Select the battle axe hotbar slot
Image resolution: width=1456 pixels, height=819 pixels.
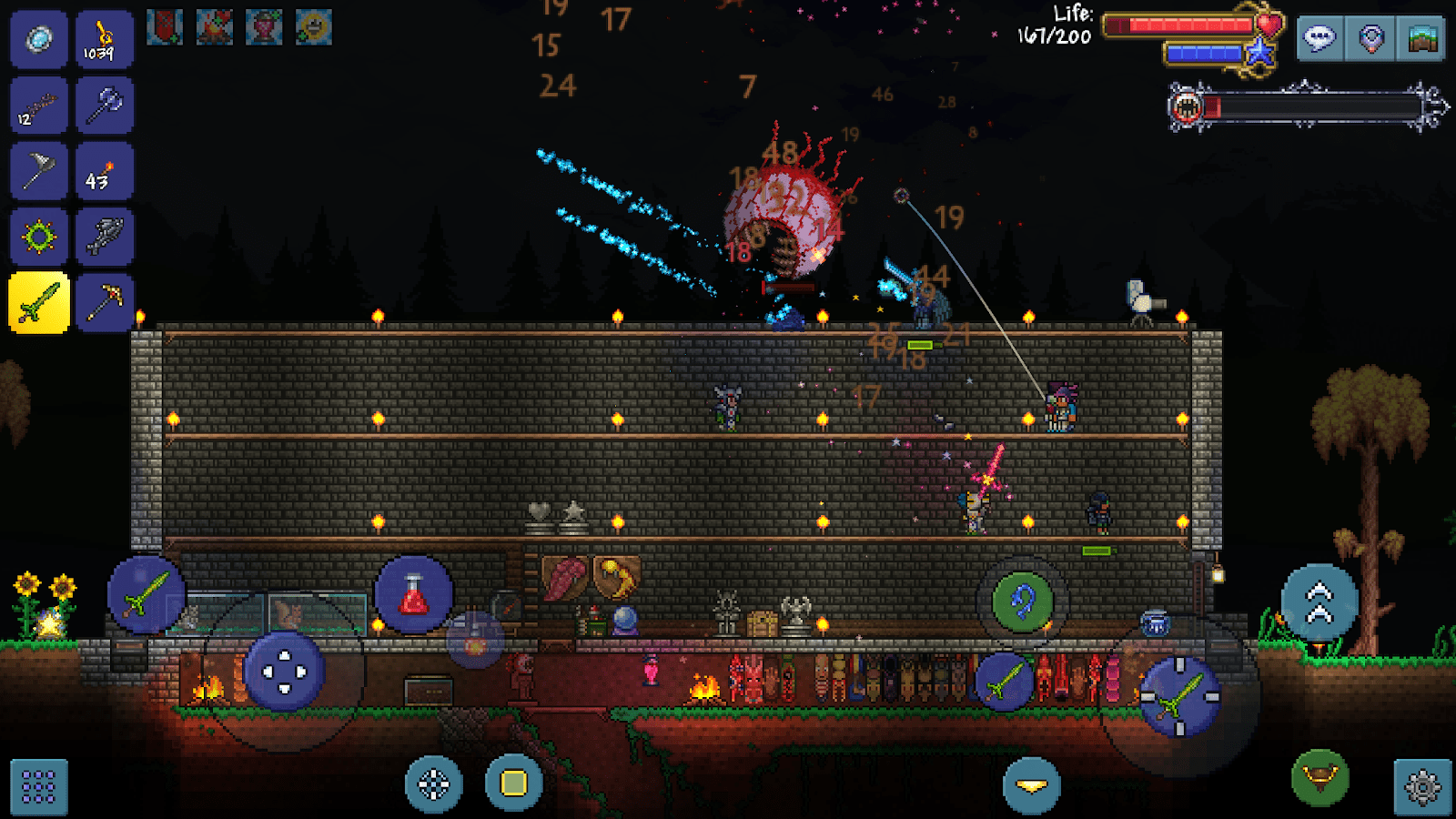[105, 105]
